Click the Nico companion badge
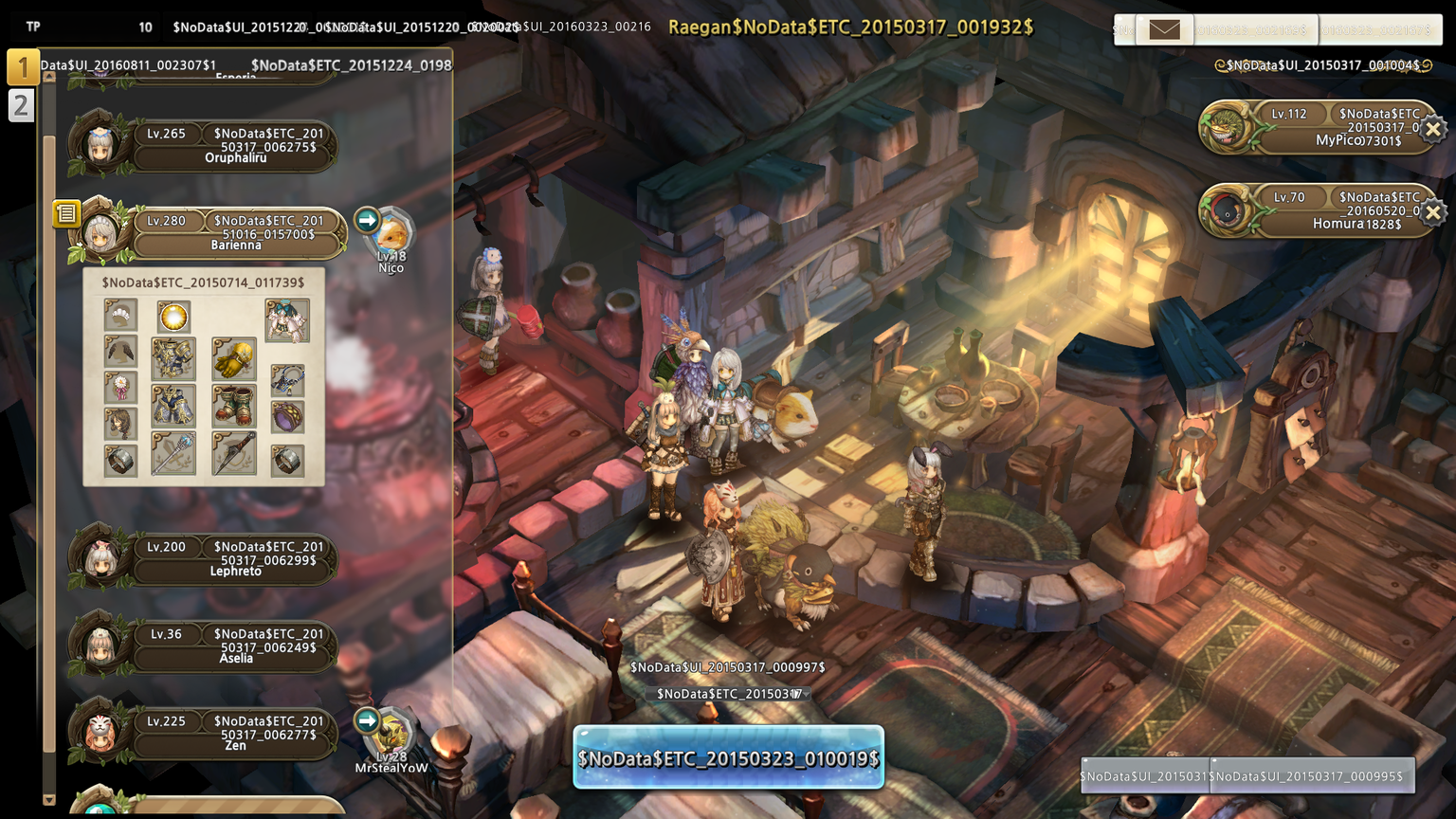Viewport: 1456px width, 819px height. (390, 239)
